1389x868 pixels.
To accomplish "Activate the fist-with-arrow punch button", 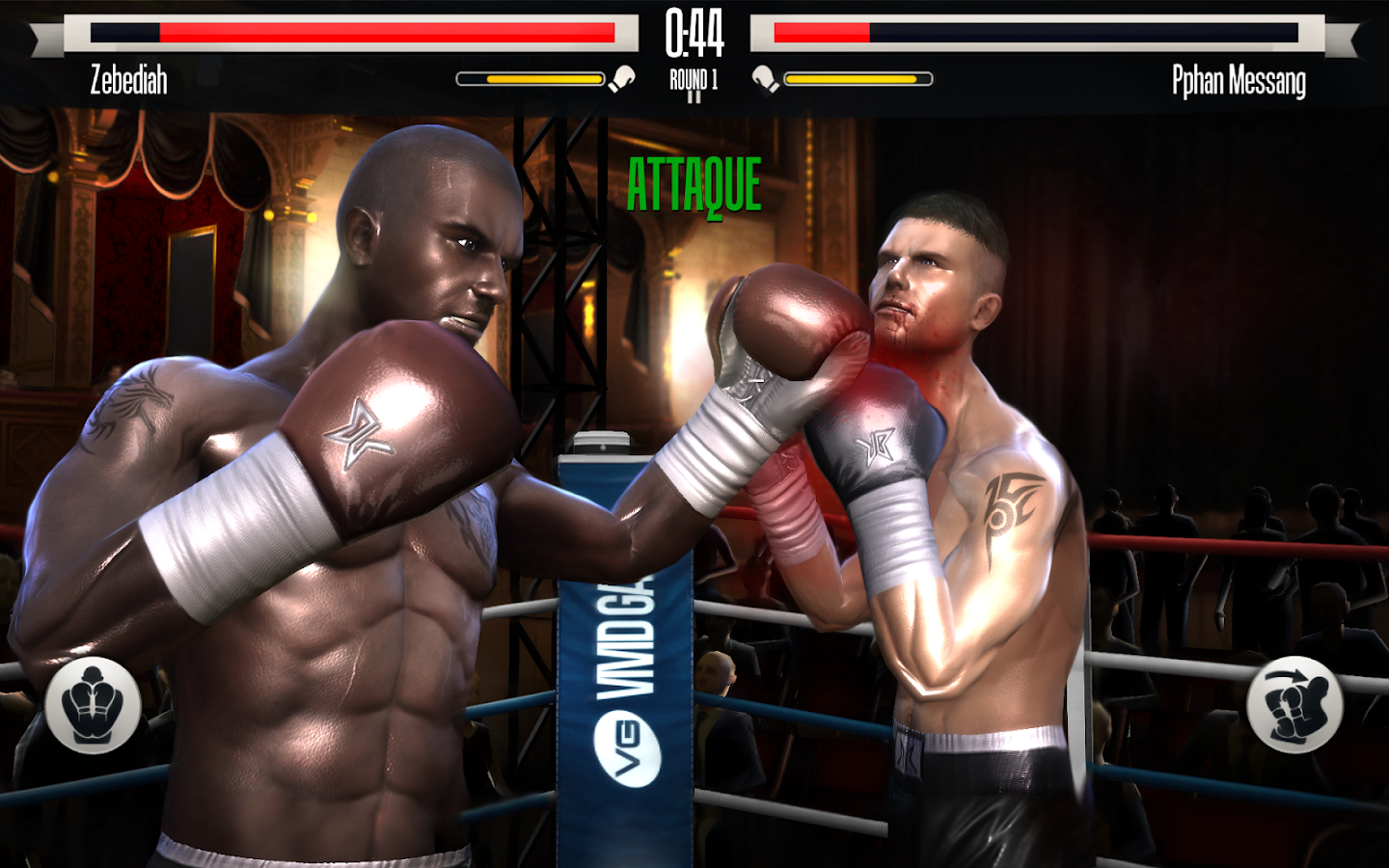I will 1294,704.
